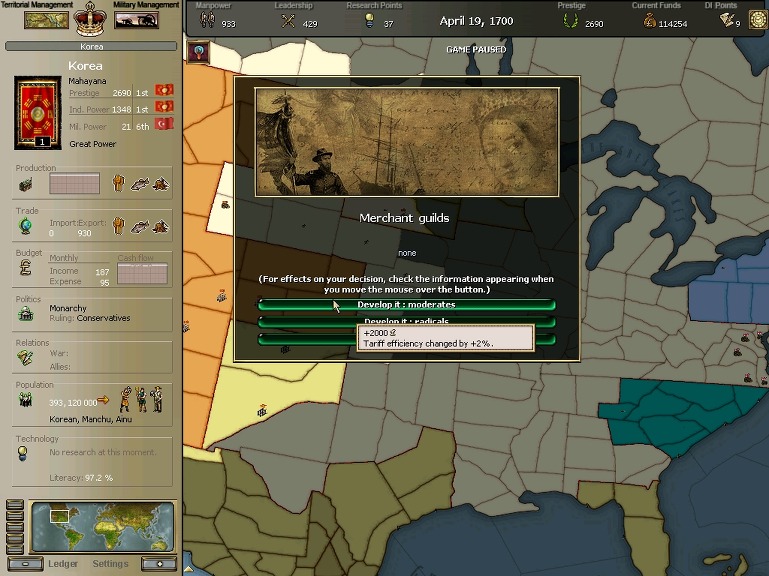Open the Trade globe panel

tap(26, 226)
